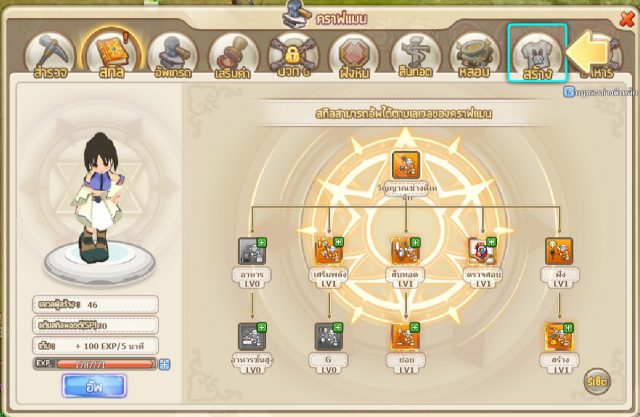The image size is (640, 417).
Task: Click the blue อัพ level-up button
Action: (94, 386)
